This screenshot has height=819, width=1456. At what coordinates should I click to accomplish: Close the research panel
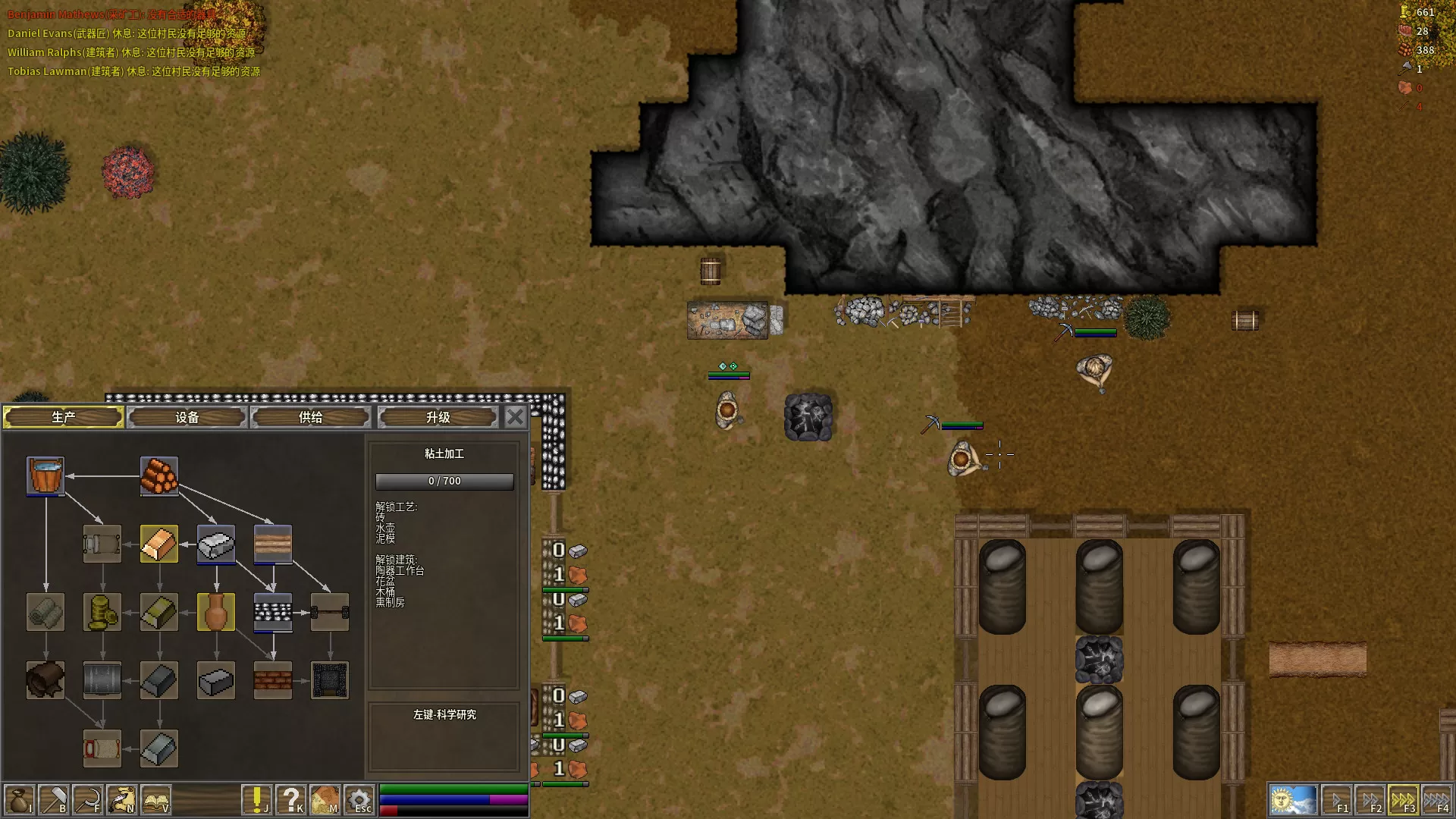coord(515,416)
